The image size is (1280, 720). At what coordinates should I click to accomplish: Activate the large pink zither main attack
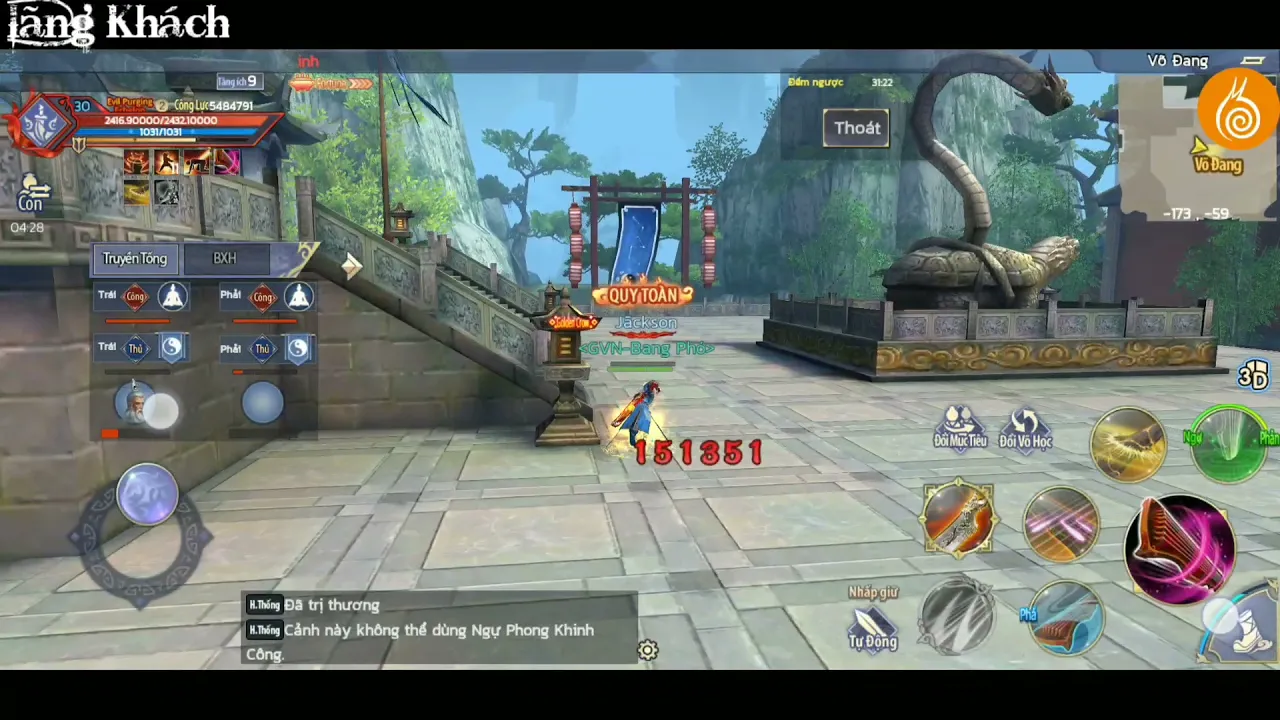[1180, 548]
